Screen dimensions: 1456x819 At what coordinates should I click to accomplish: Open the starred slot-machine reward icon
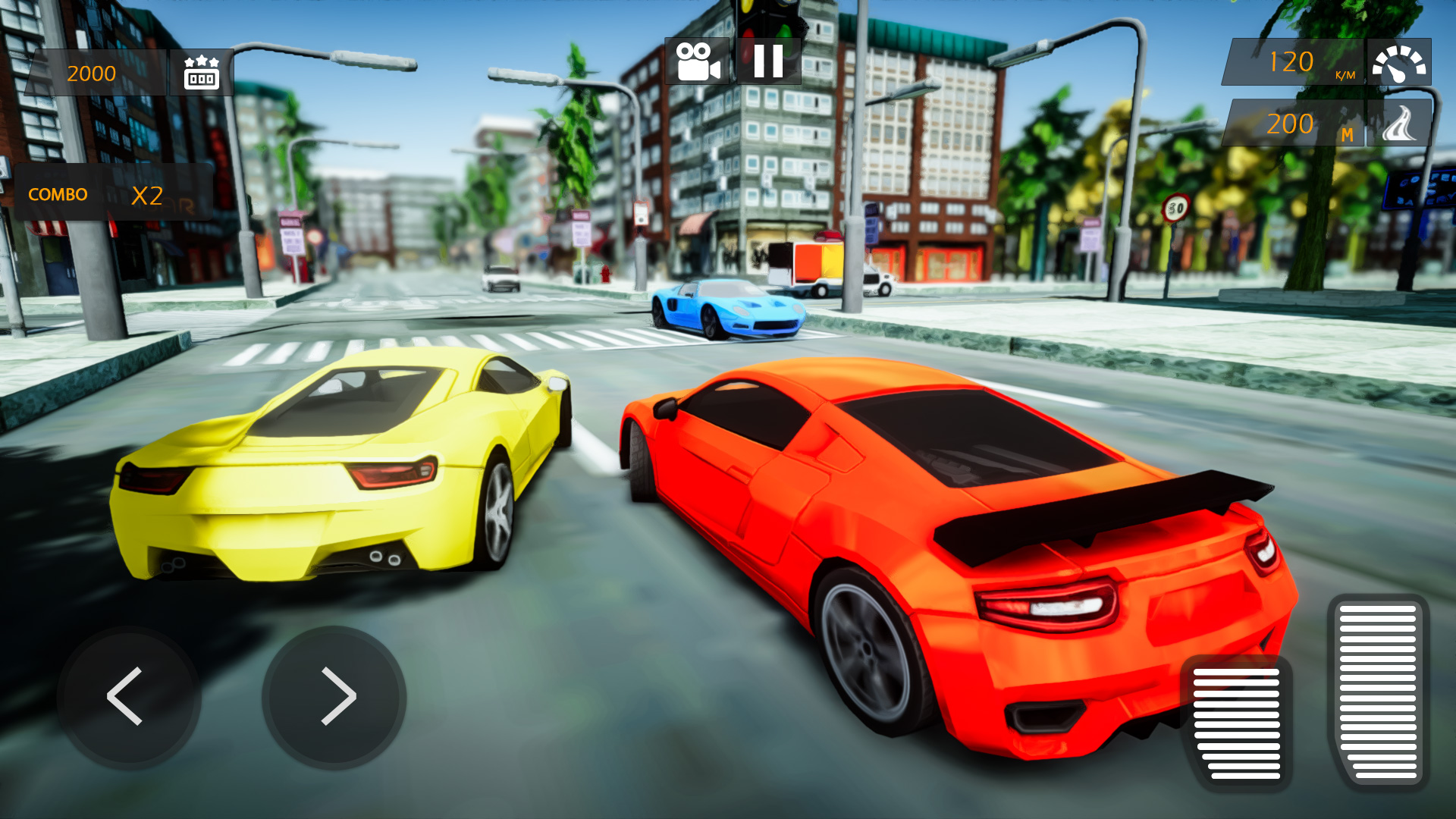click(199, 74)
